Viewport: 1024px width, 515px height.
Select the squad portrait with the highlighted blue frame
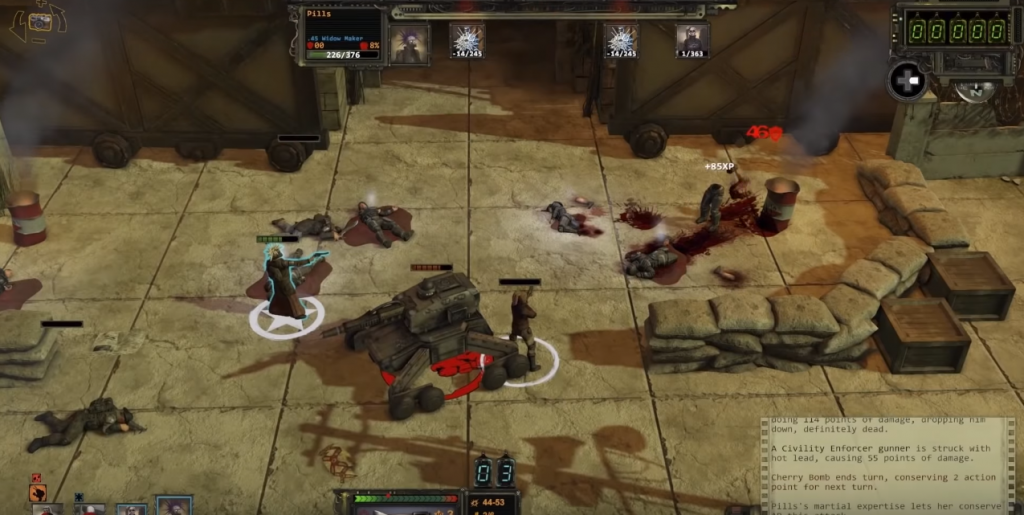click(x=174, y=506)
